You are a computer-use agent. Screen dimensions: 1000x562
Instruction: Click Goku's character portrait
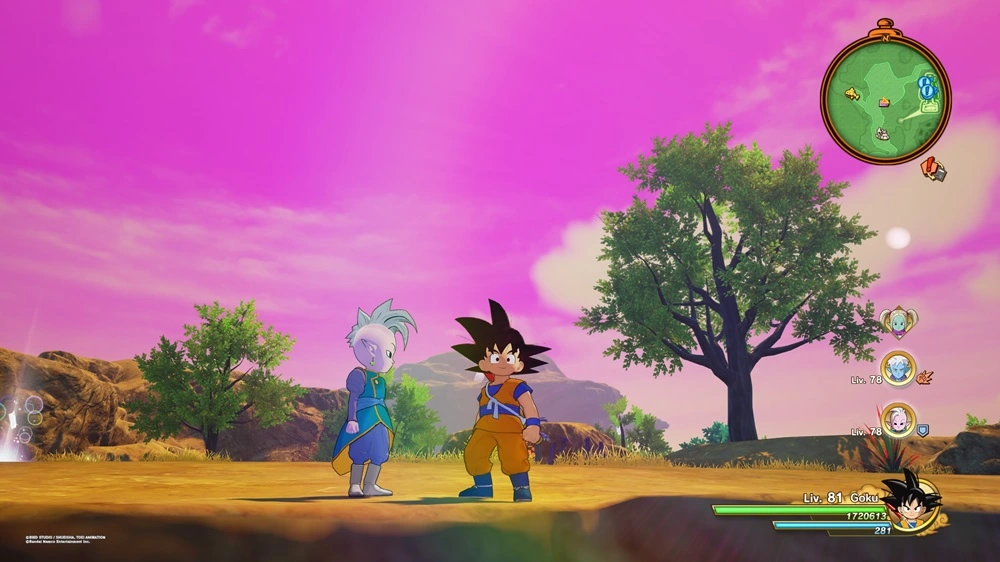[x=911, y=502]
